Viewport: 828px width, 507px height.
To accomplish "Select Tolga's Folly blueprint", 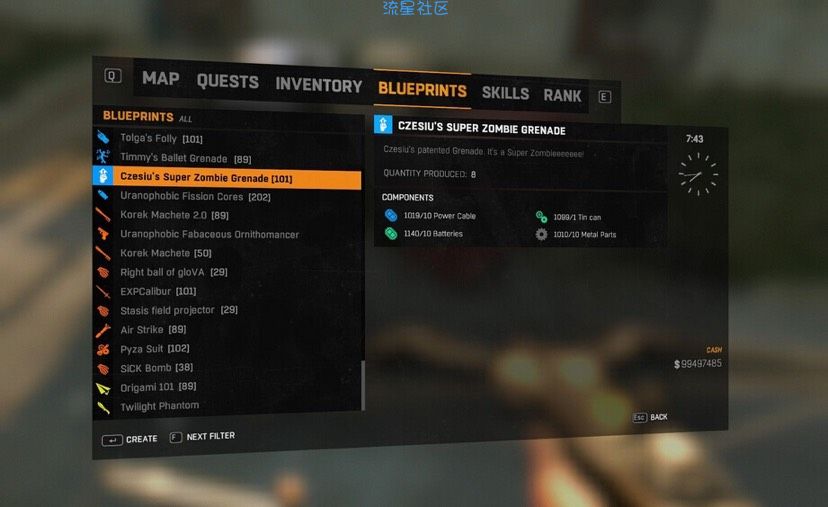I will (161, 139).
